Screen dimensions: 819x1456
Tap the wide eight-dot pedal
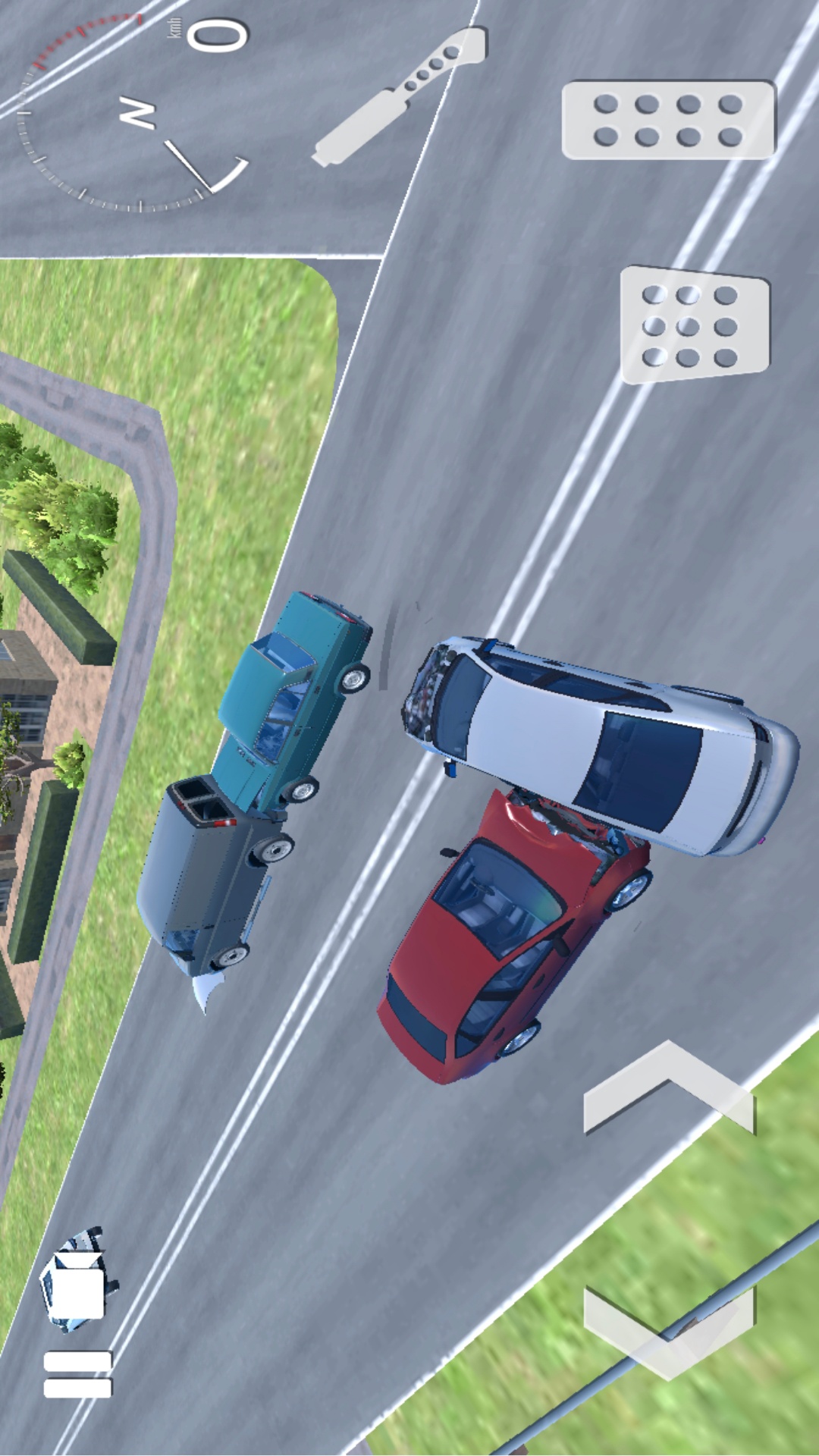668,120
